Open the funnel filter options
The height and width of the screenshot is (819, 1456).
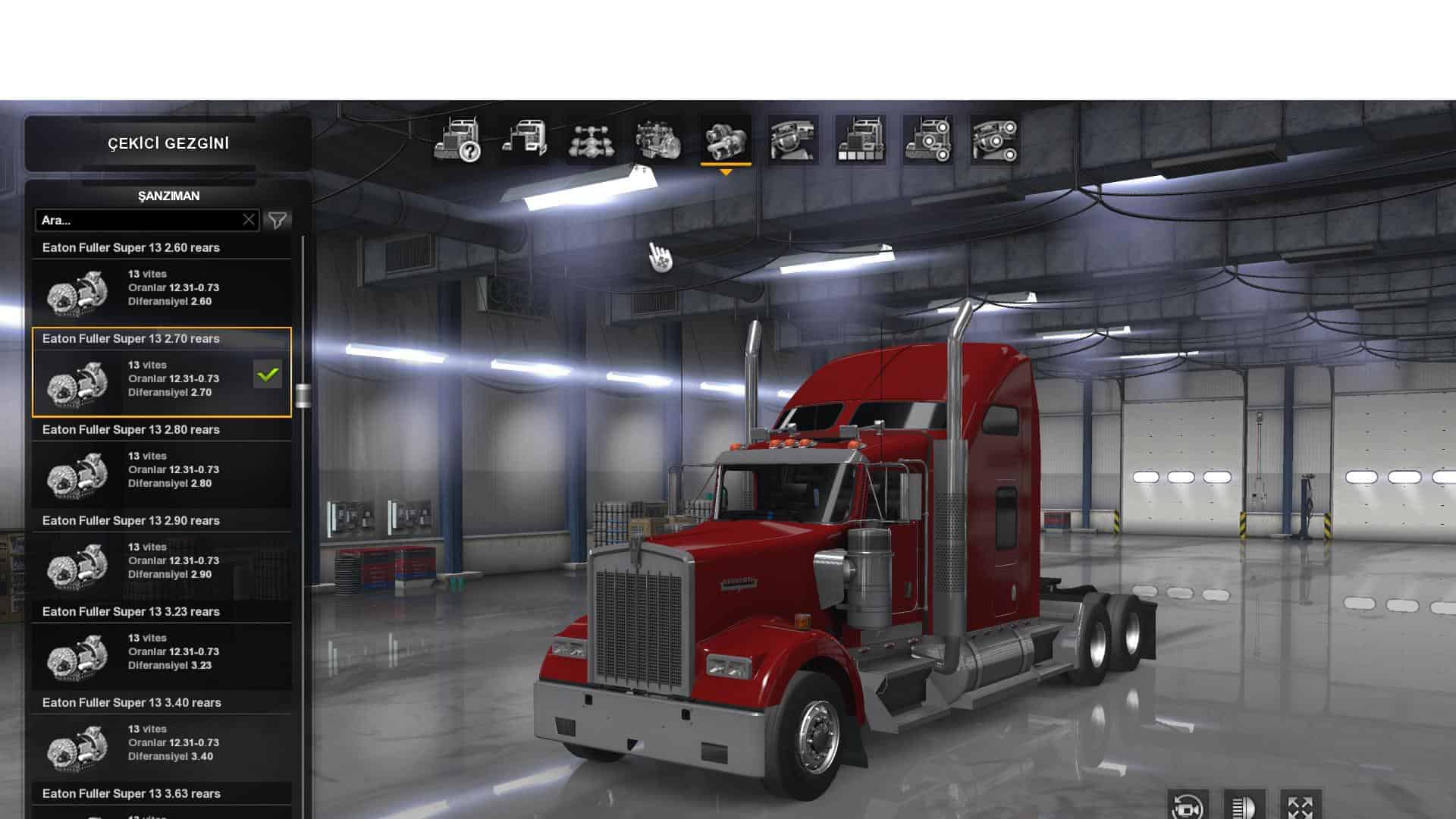click(x=278, y=220)
